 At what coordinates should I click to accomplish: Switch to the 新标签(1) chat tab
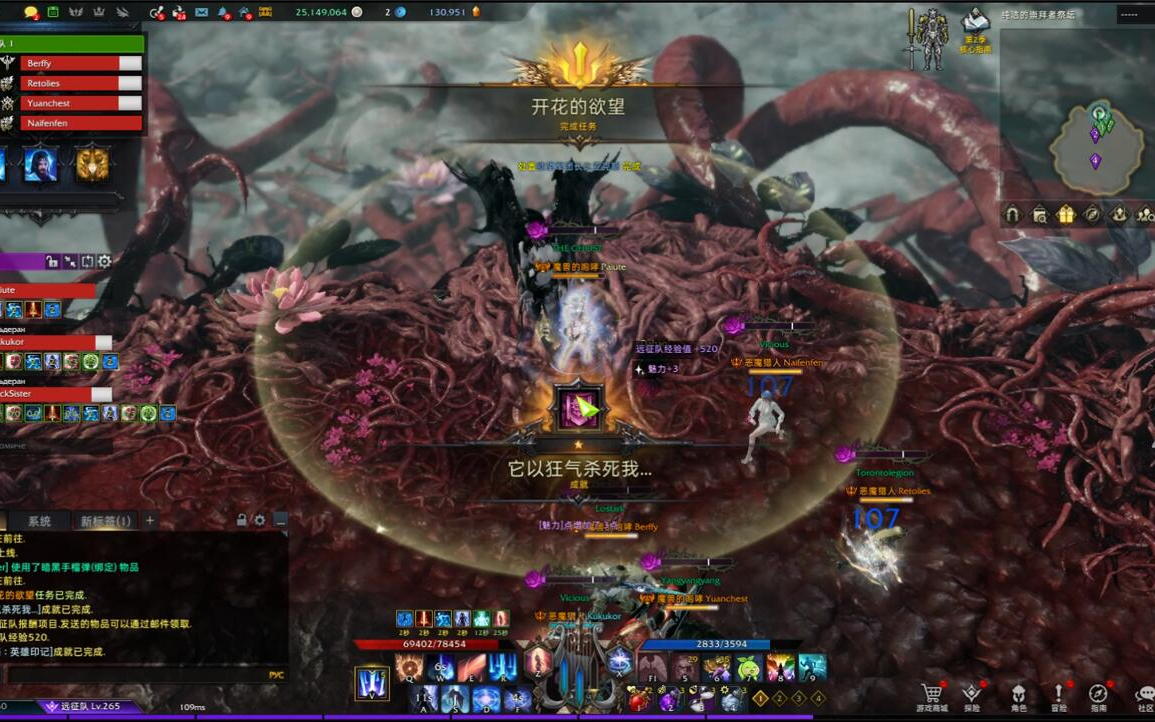[x=105, y=521]
